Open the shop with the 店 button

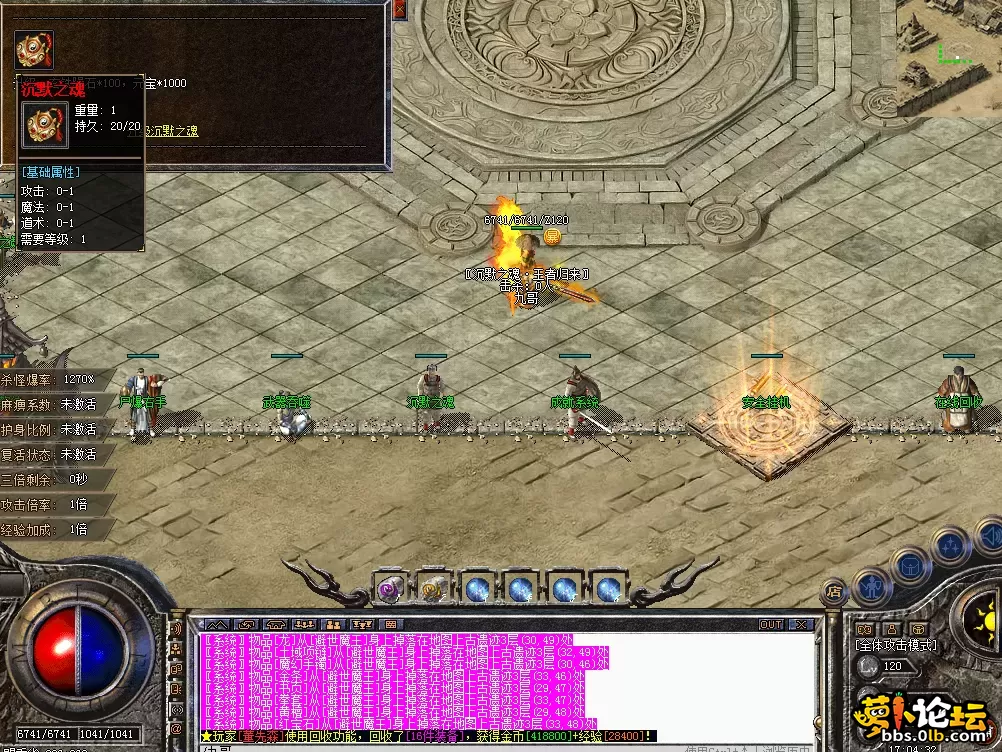(835, 592)
